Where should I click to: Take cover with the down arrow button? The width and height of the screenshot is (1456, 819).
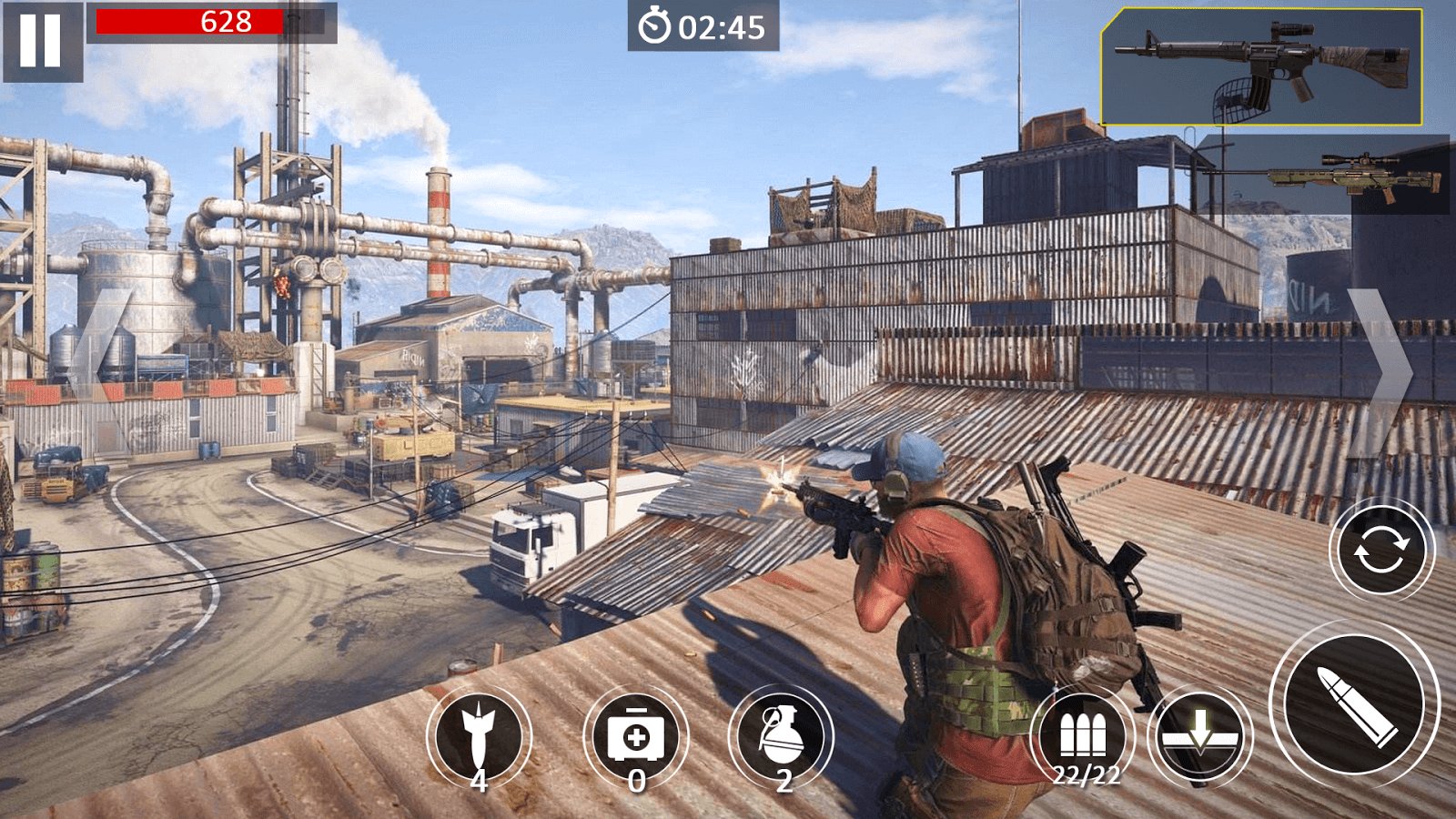[x=1199, y=735]
